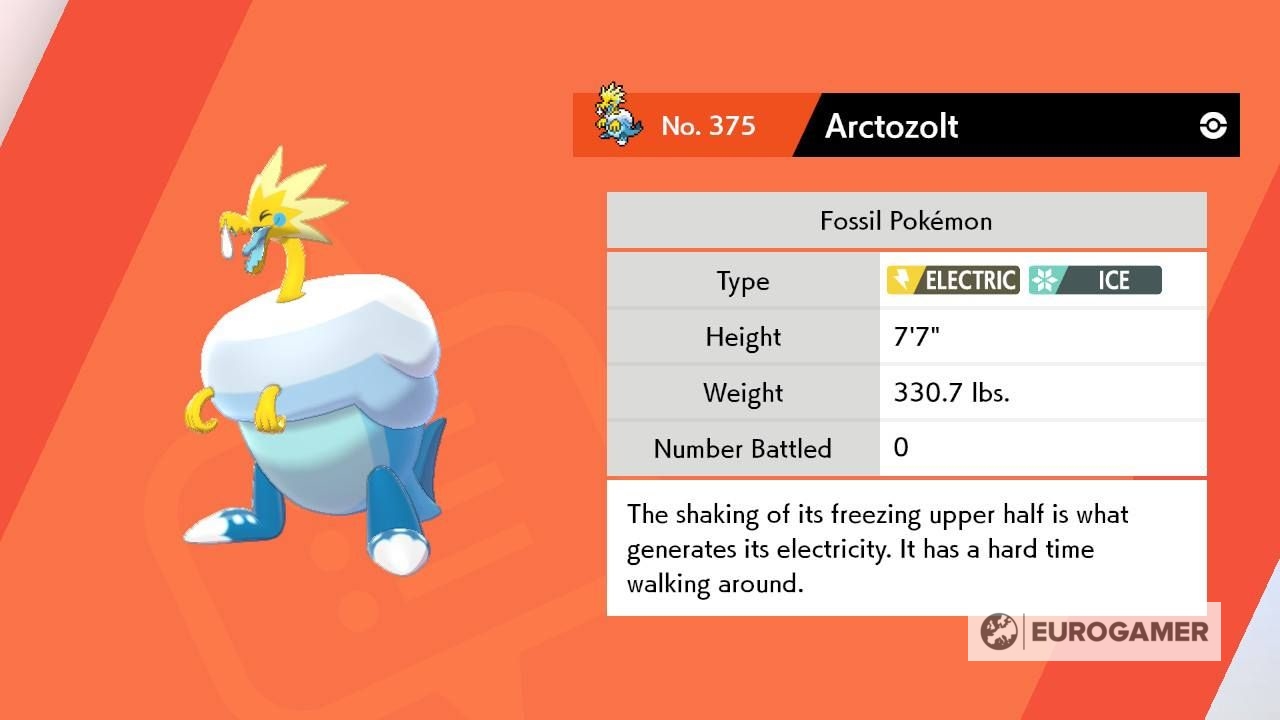
Task: Click the No. 375 dex number label
Action: [x=710, y=126]
